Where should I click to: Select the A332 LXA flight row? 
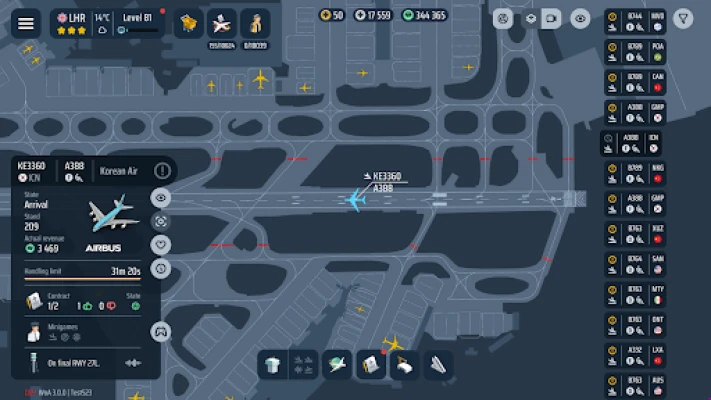click(635, 356)
